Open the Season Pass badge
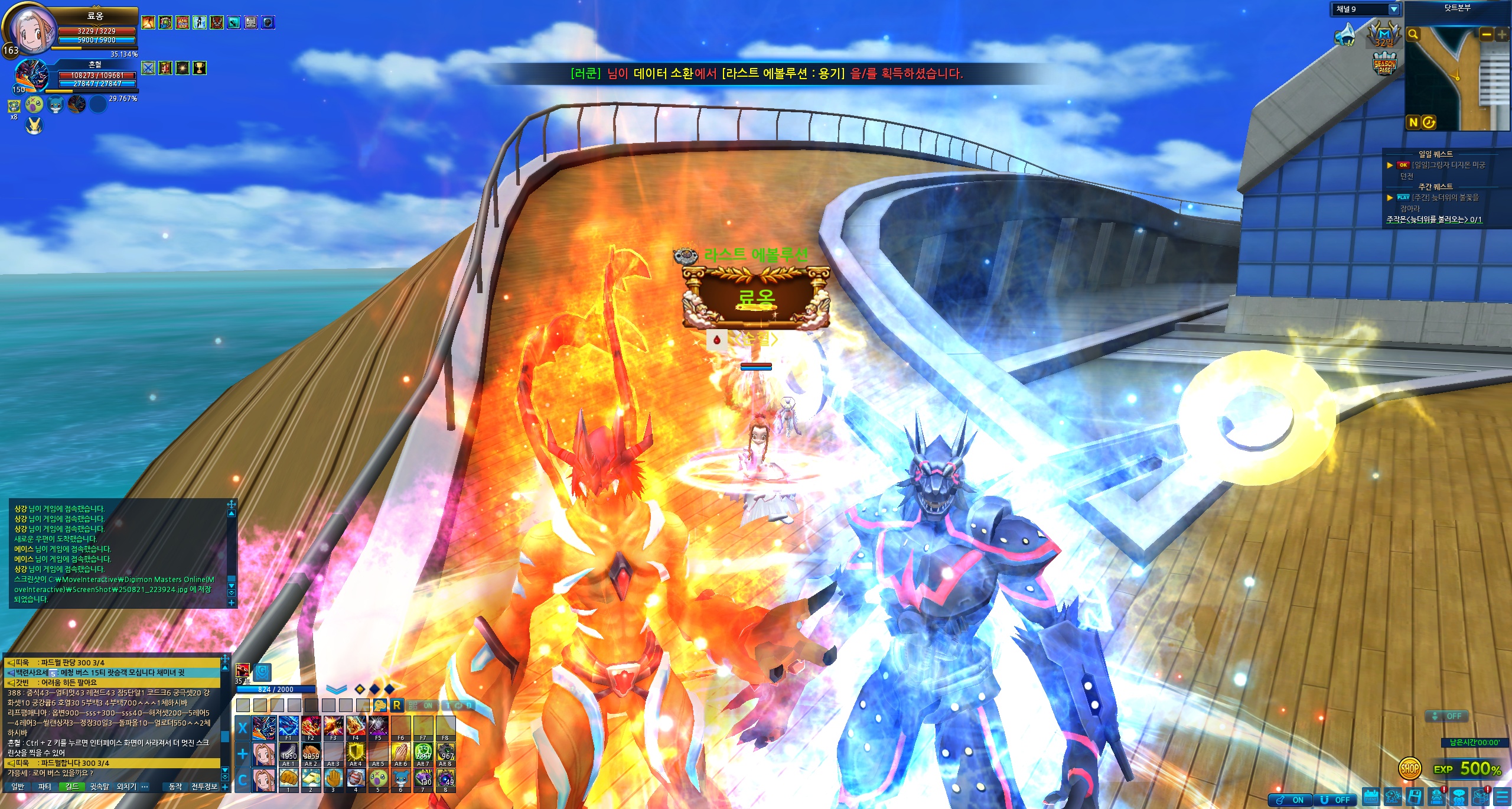Viewport: 1512px width, 809px height. (1384, 64)
